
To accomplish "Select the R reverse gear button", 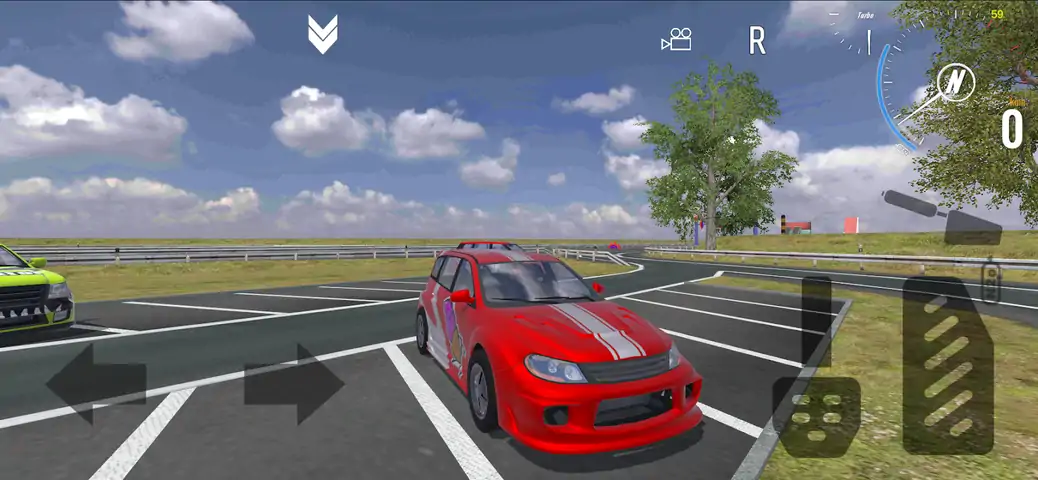I will click(757, 41).
